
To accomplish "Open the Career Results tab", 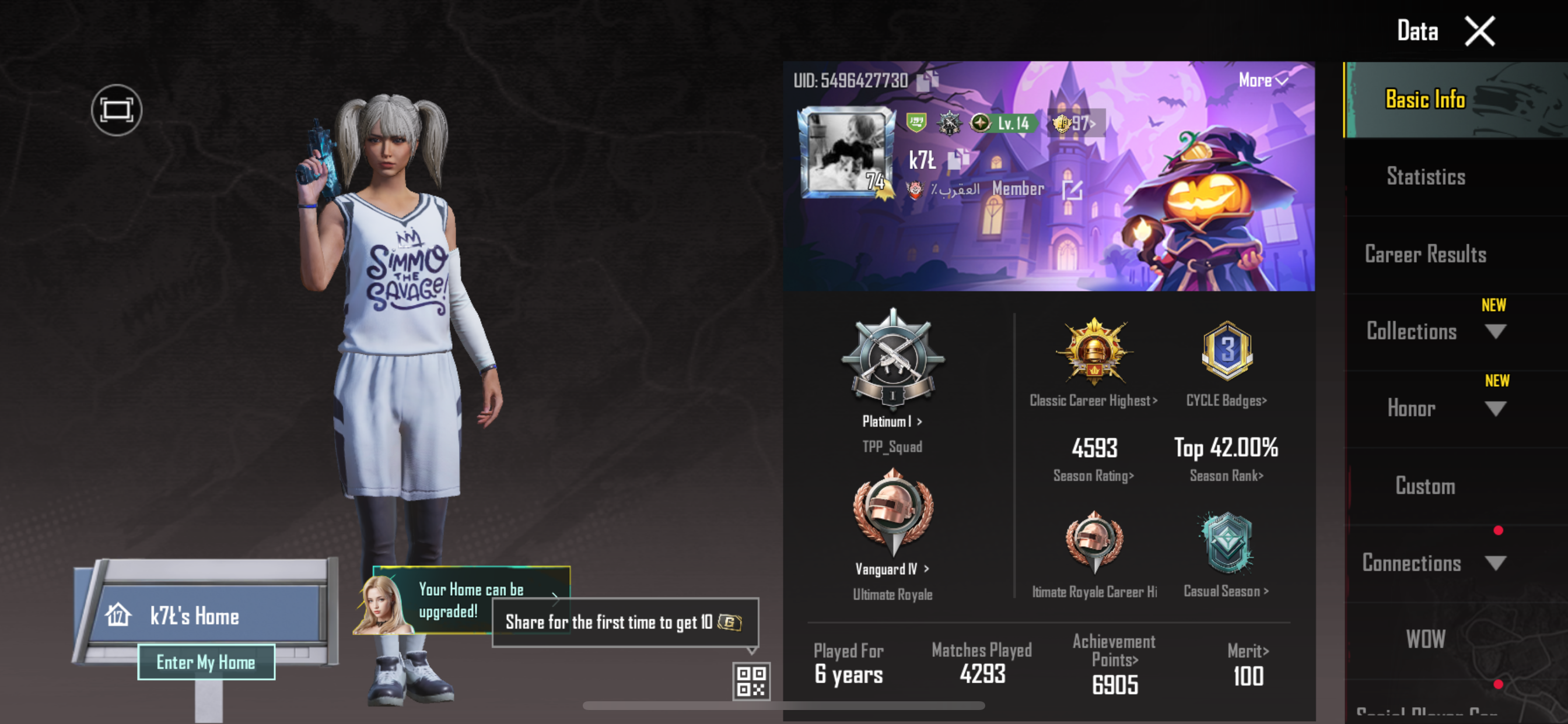I will [1426, 254].
